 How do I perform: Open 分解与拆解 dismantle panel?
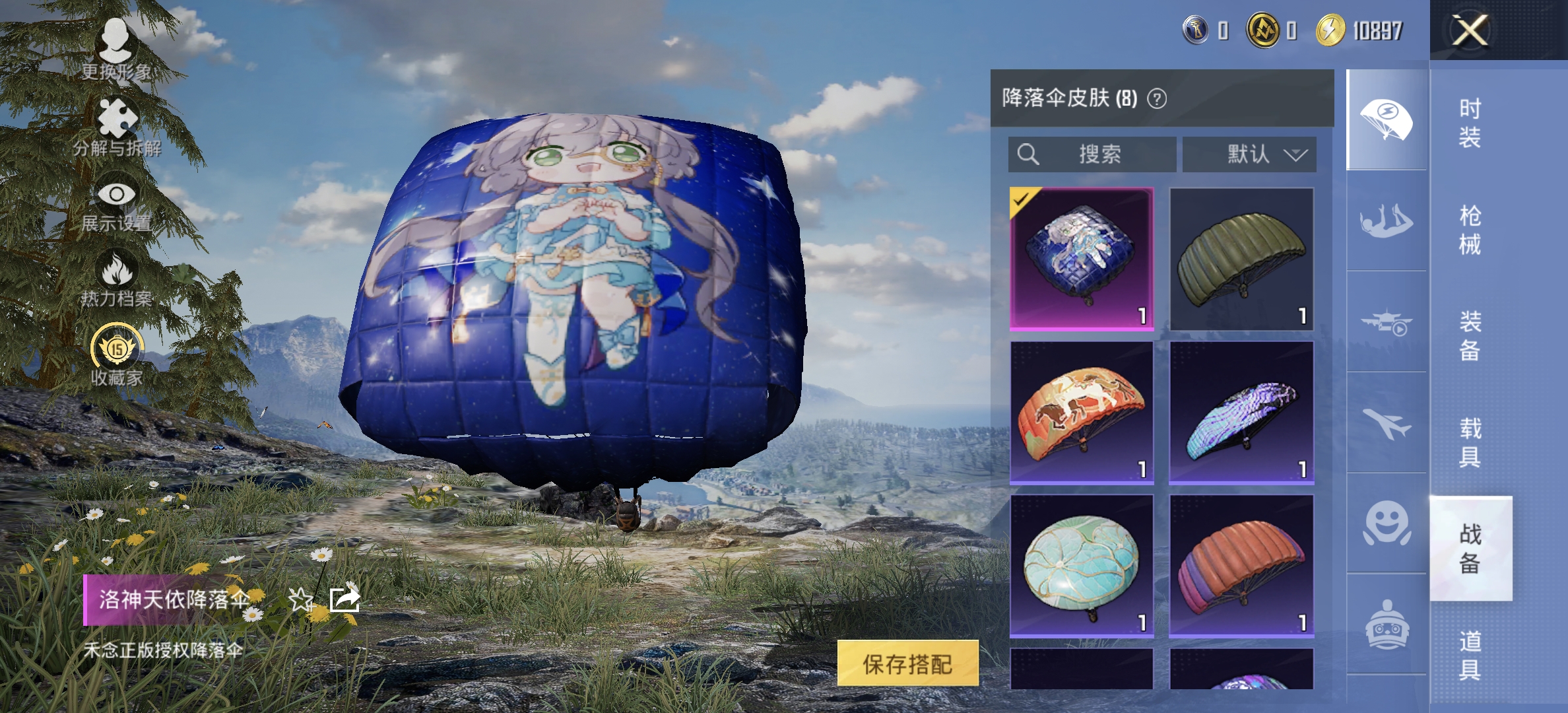pyautogui.click(x=115, y=119)
